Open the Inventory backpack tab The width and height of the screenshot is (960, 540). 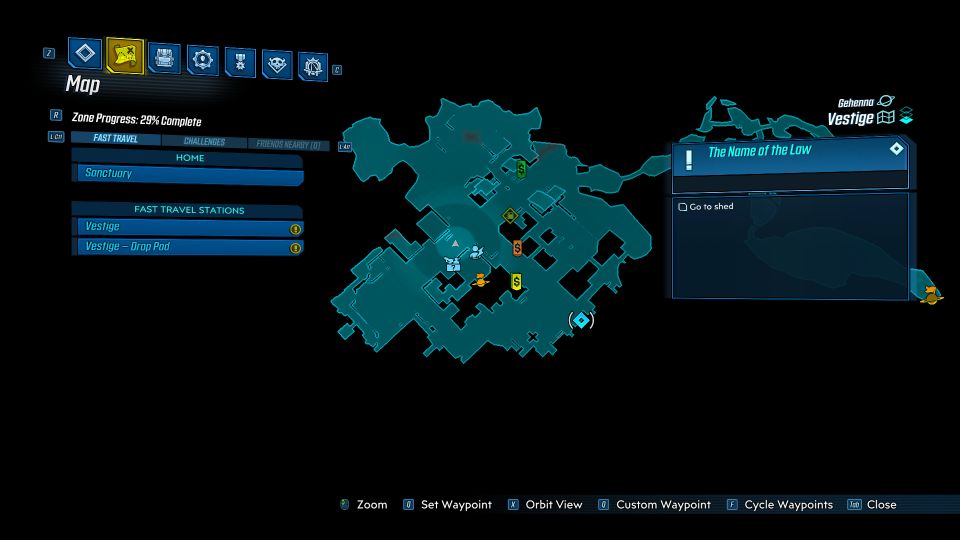click(x=164, y=58)
